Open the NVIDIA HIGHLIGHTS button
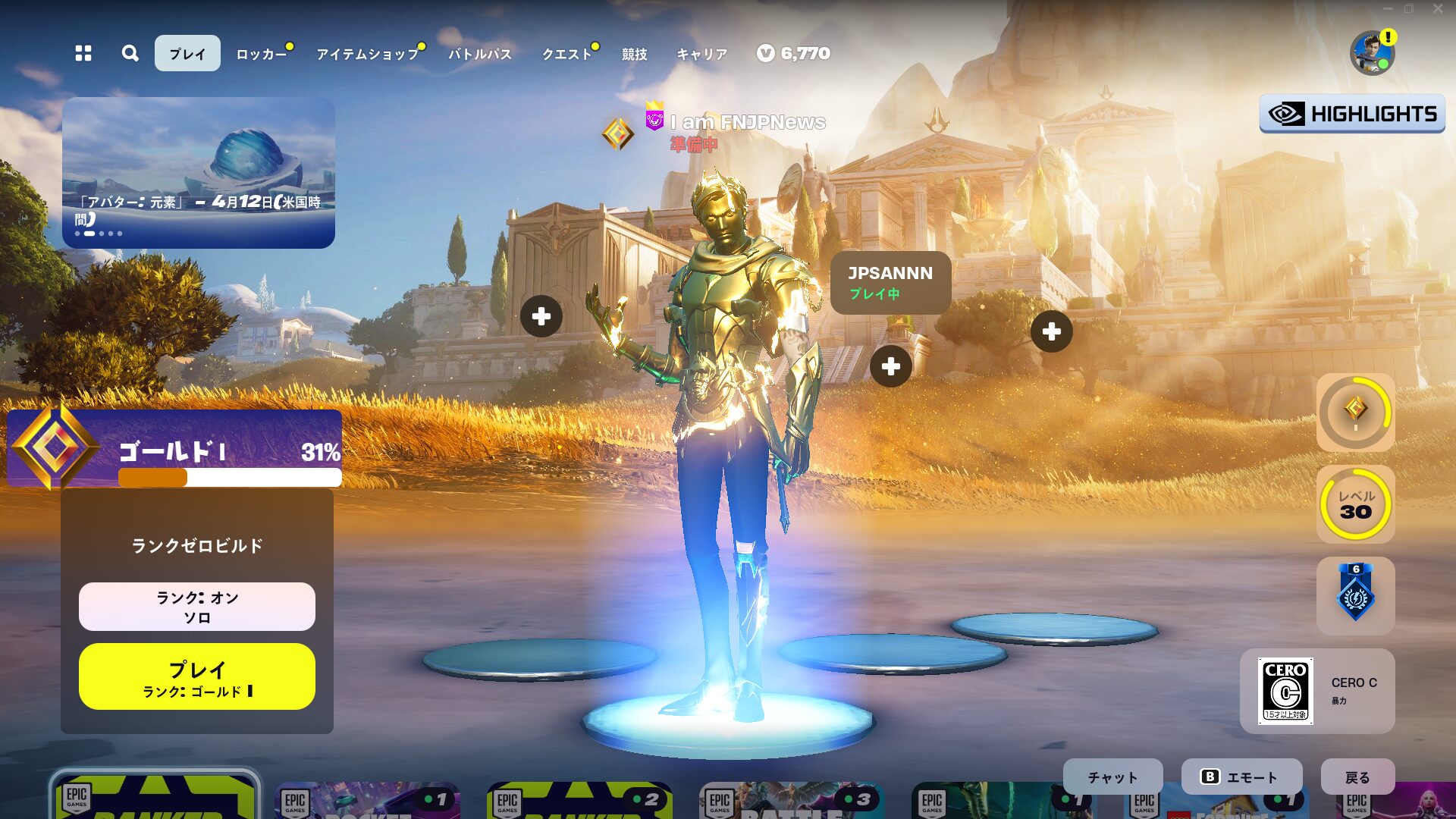Viewport: 1456px width, 819px height. point(1352,114)
